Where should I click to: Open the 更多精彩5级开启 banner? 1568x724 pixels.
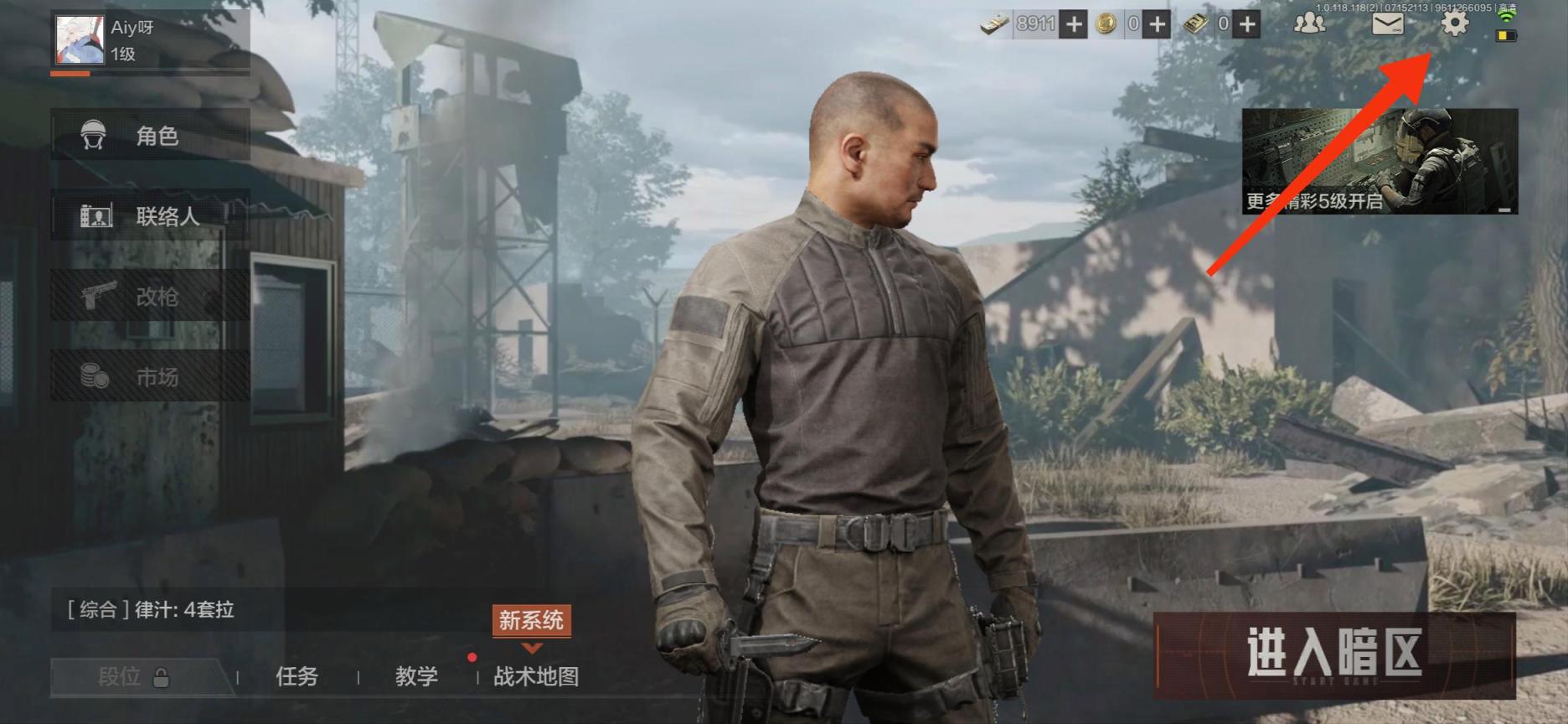1380,161
